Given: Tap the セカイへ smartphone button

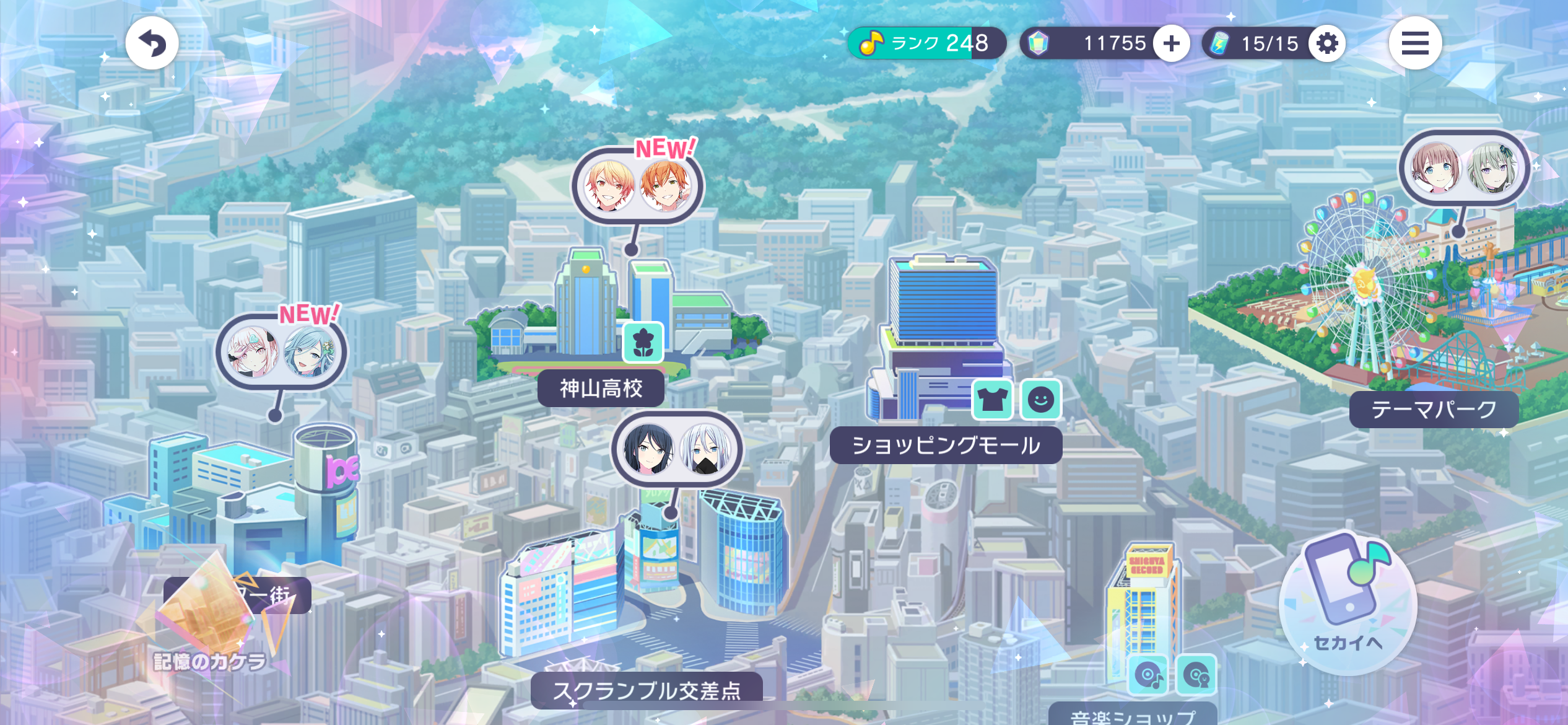Looking at the screenshot, I should coord(1348,602).
